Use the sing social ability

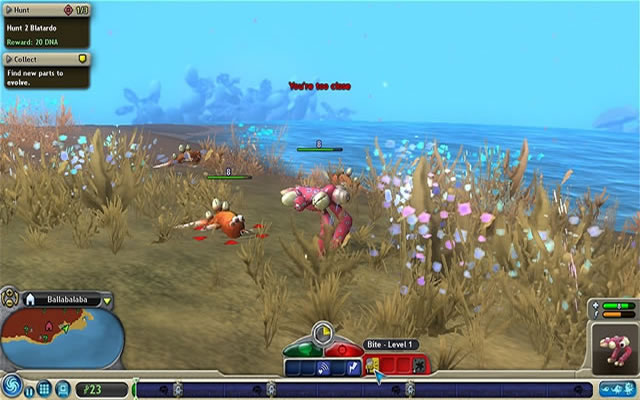(x=324, y=368)
